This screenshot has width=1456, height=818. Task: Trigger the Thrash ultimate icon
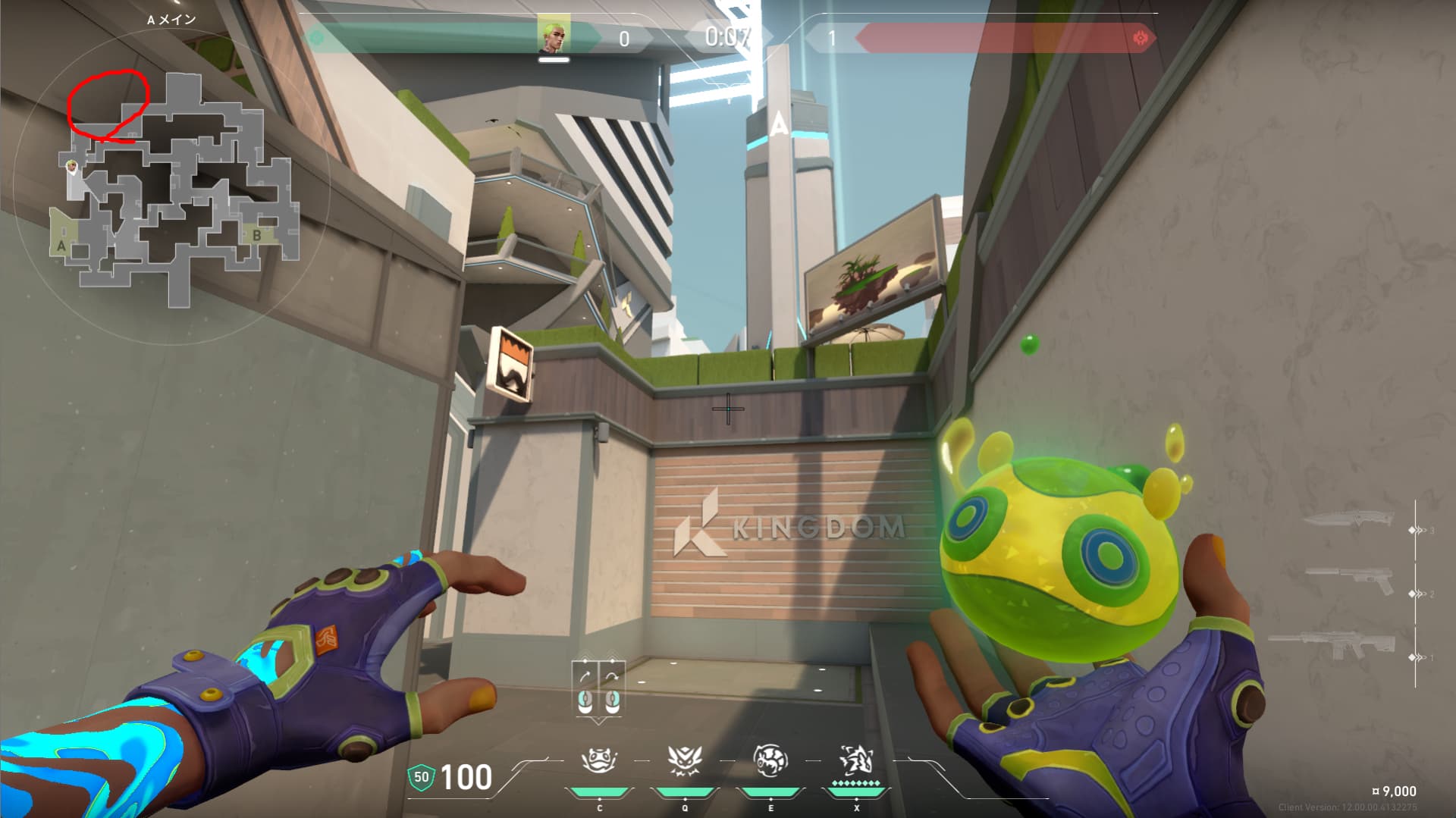pos(856,759)
